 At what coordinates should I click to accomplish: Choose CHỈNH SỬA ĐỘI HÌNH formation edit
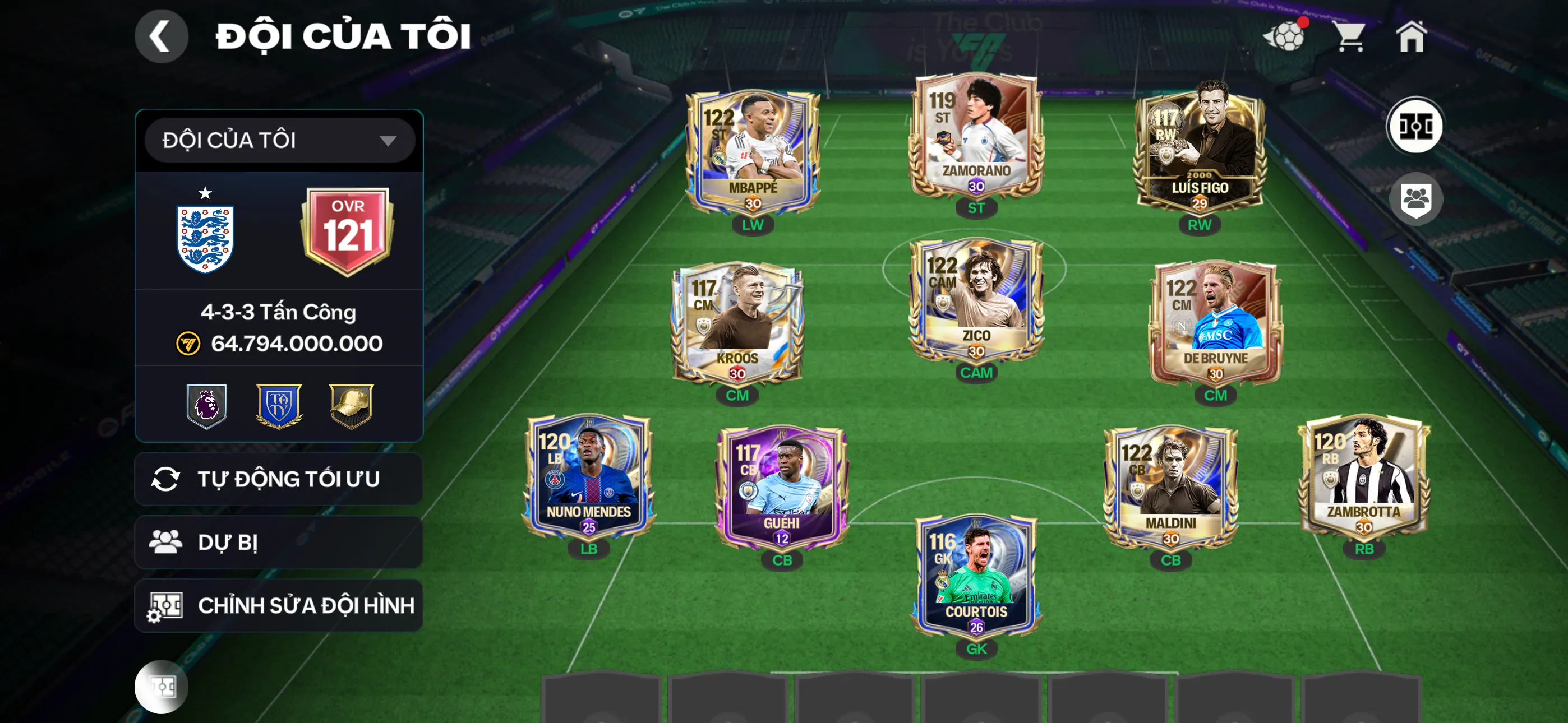[x=279, y=605]
